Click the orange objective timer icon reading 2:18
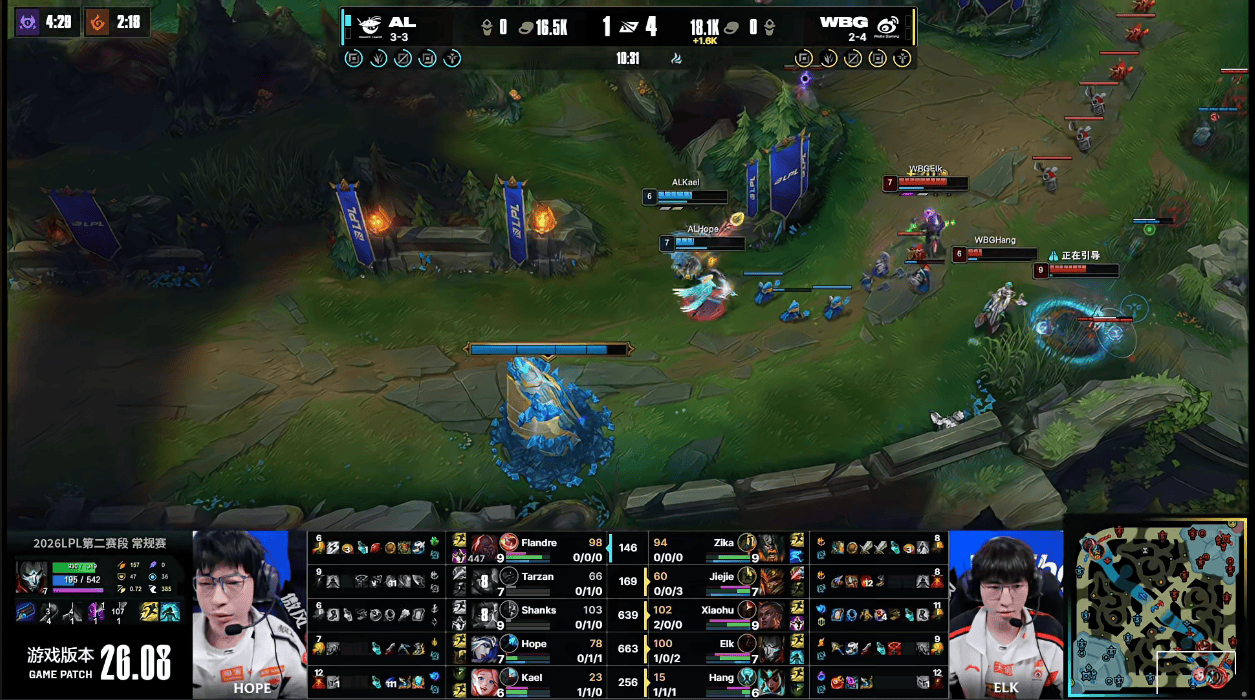The width and height of the screenshot is (1255, 700). pos(97,22)
